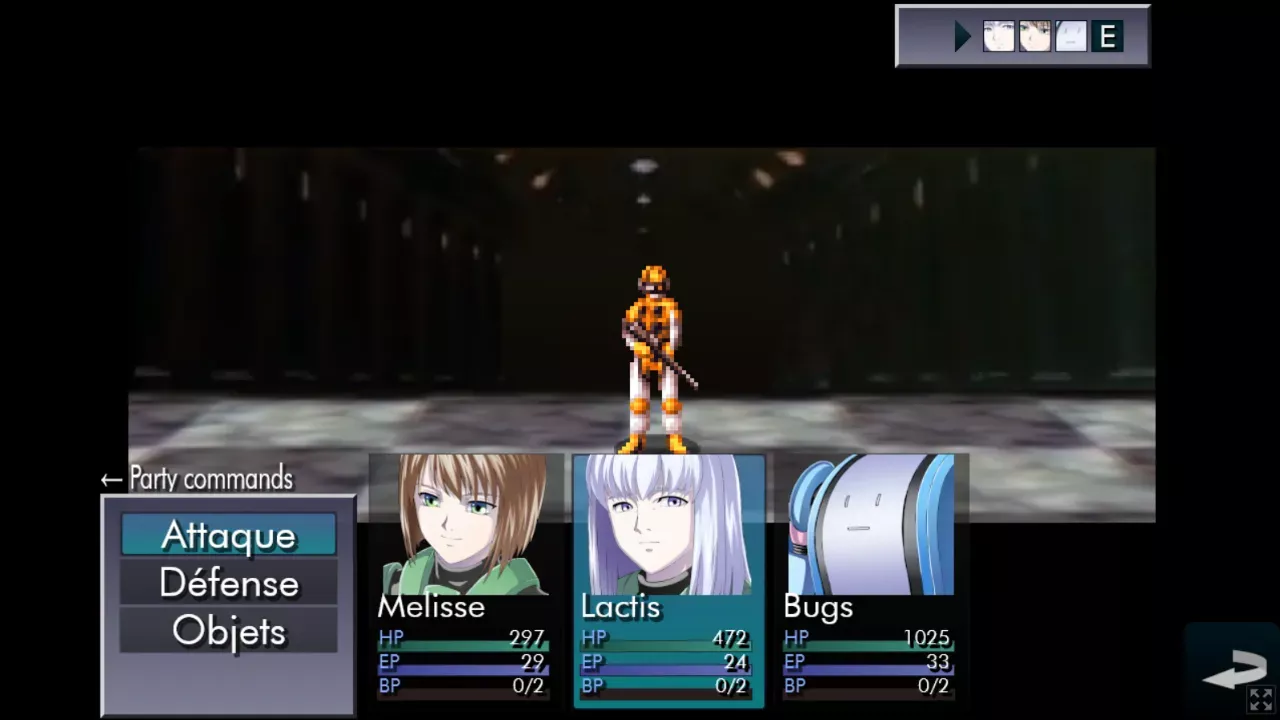This screenshot has height=720, width=1280.
Task: Select the enemy E marker in the turn bar
Action: pyautogui.click(x=1106, y=36)
